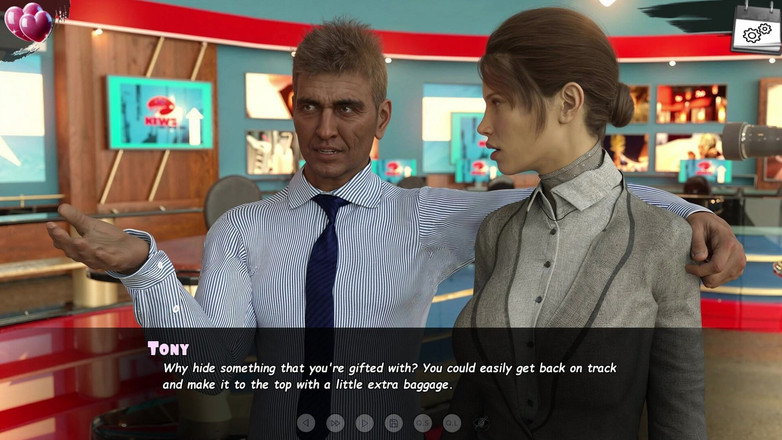782x440 pixels.
Task: Quick save with the Q.S button
Action: click(x=423, y=423)
